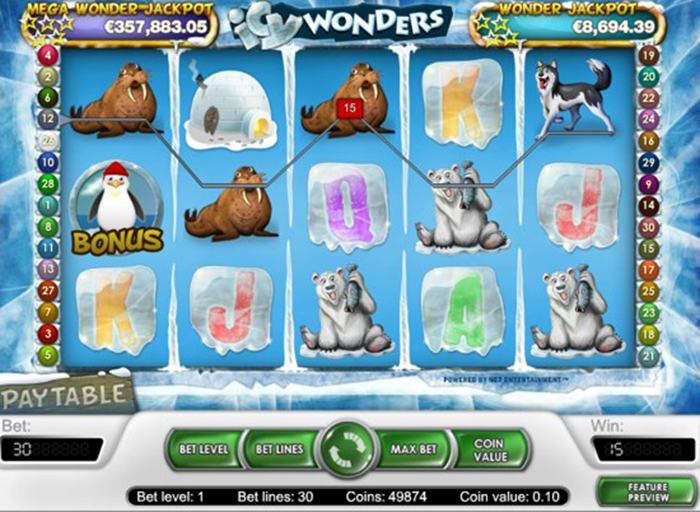Select bet line 4 marker
Screen dimensions: 700x512
[x=48, y=54]
